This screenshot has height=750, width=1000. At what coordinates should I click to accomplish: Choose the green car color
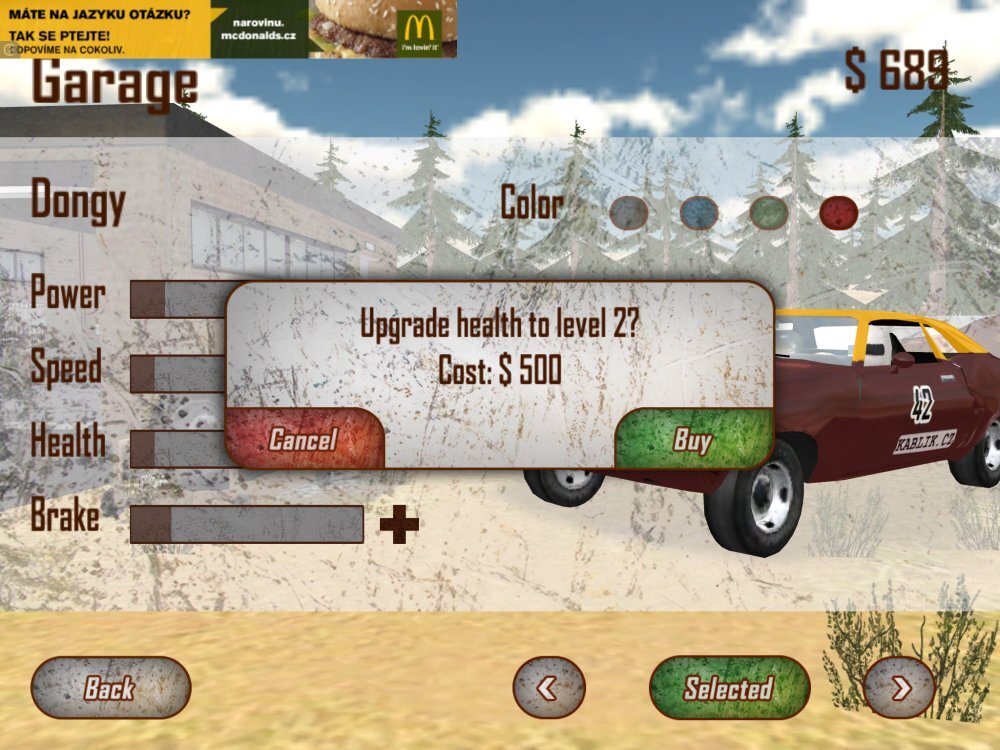(x=769, y=212)
